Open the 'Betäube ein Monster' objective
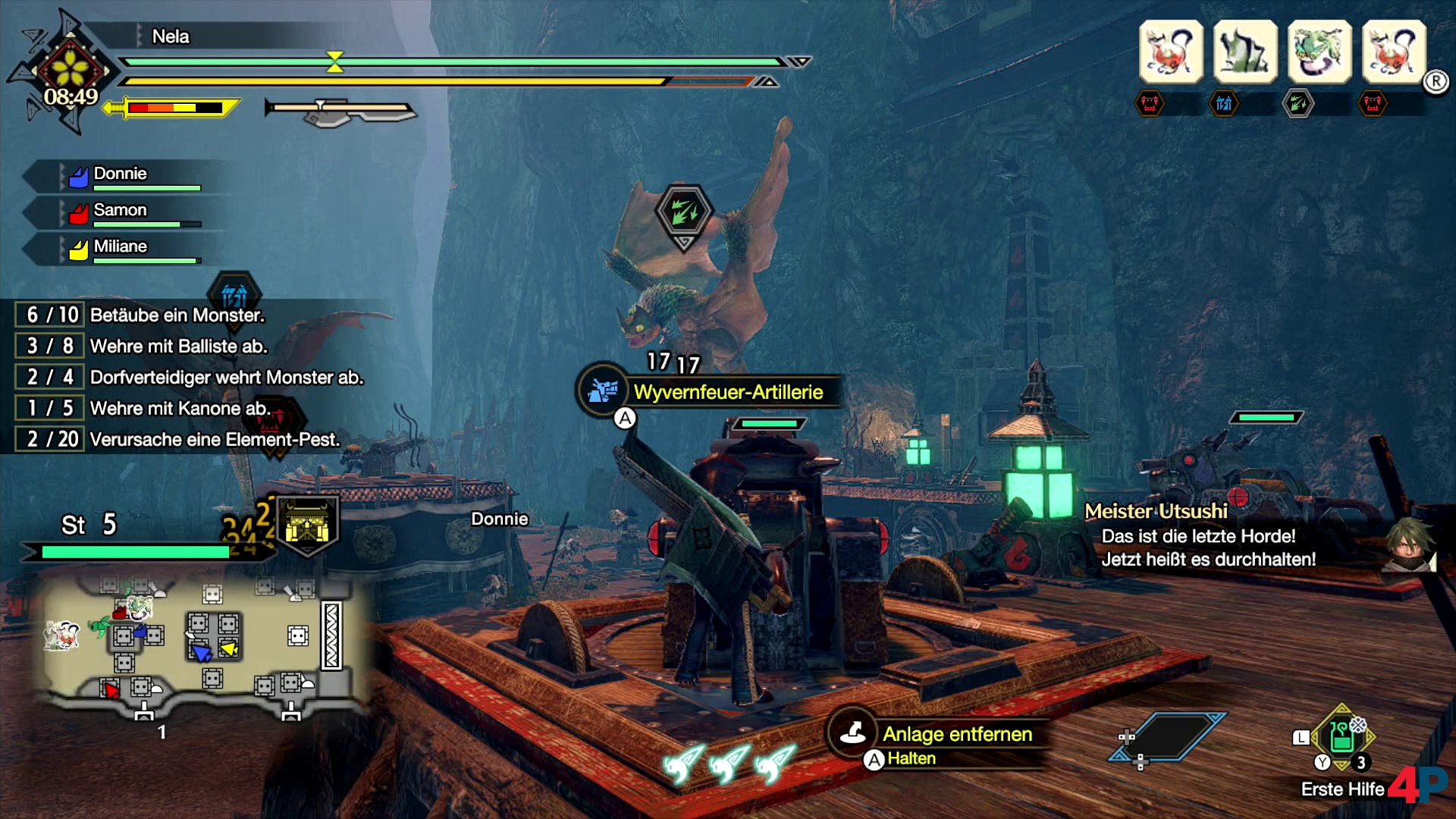1456x819 pixels. tap(176, 315)
